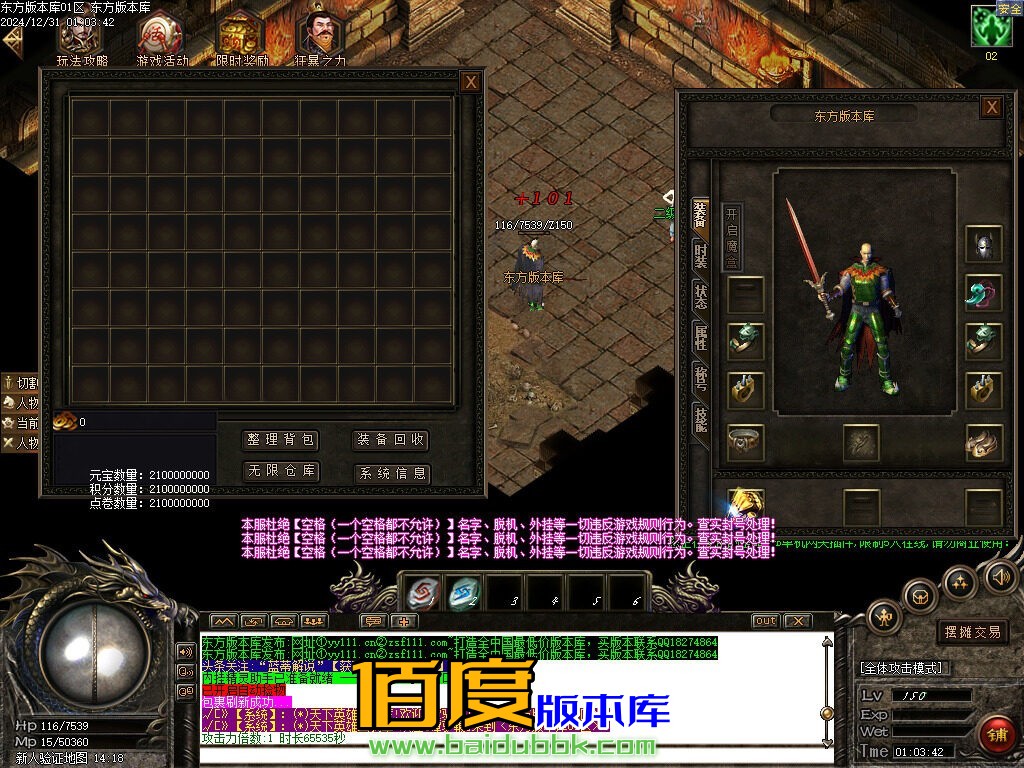Switch to the 状态 status tab
The width and height of the screenshot is (1024, 768).
point(701,296)
